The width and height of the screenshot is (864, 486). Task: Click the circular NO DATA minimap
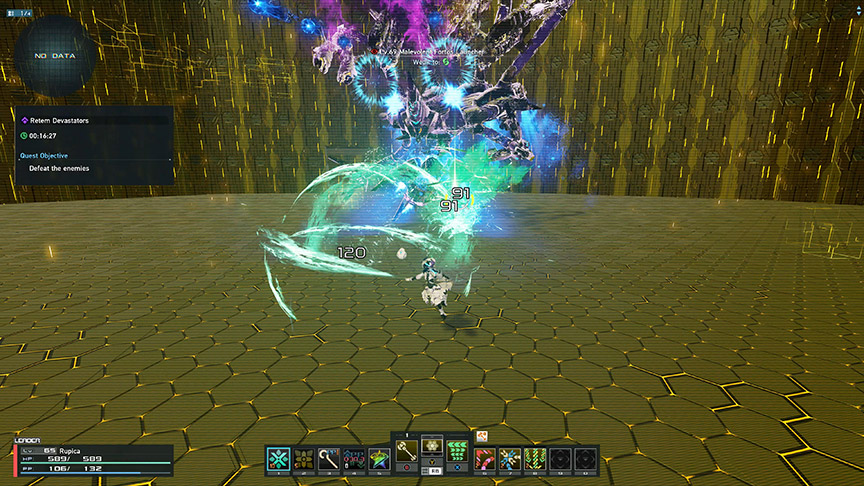[x=56, y=57]
